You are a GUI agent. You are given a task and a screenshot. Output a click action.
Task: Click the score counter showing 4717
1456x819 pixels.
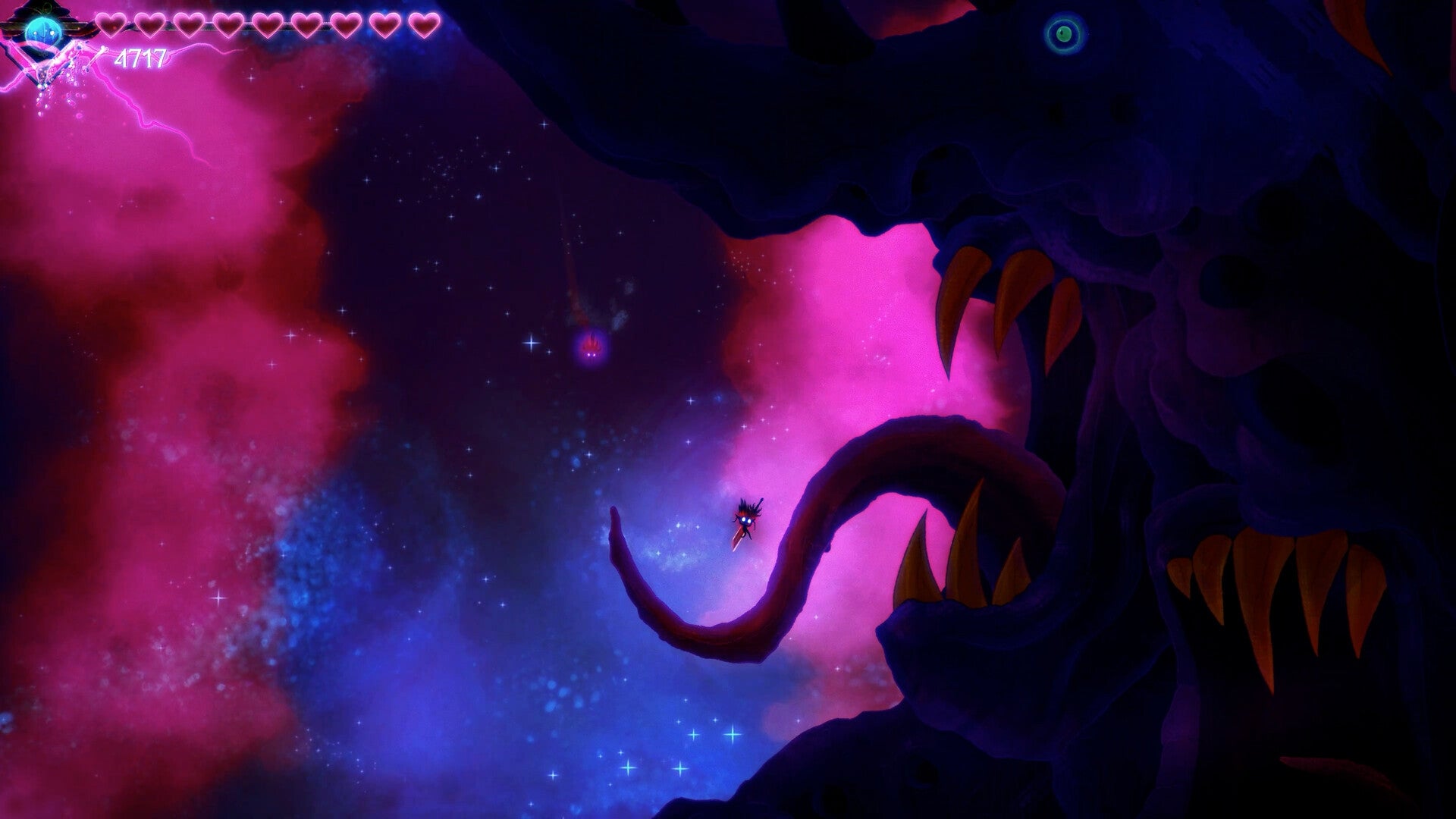(143, 57)
